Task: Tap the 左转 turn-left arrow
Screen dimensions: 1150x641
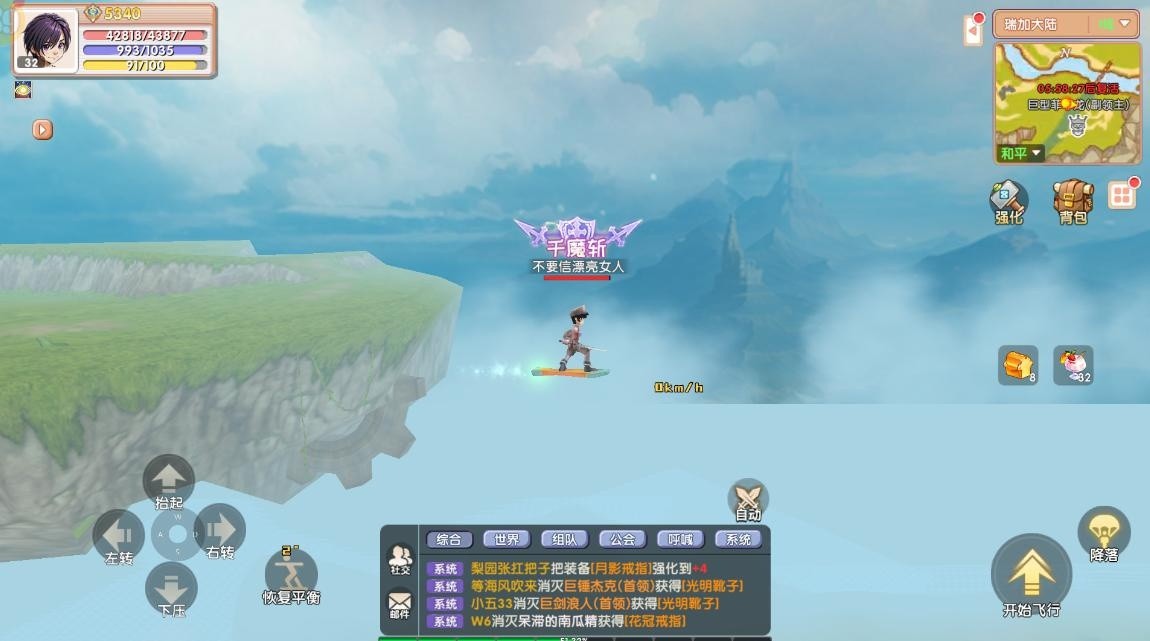Action: tap(119, 534)
